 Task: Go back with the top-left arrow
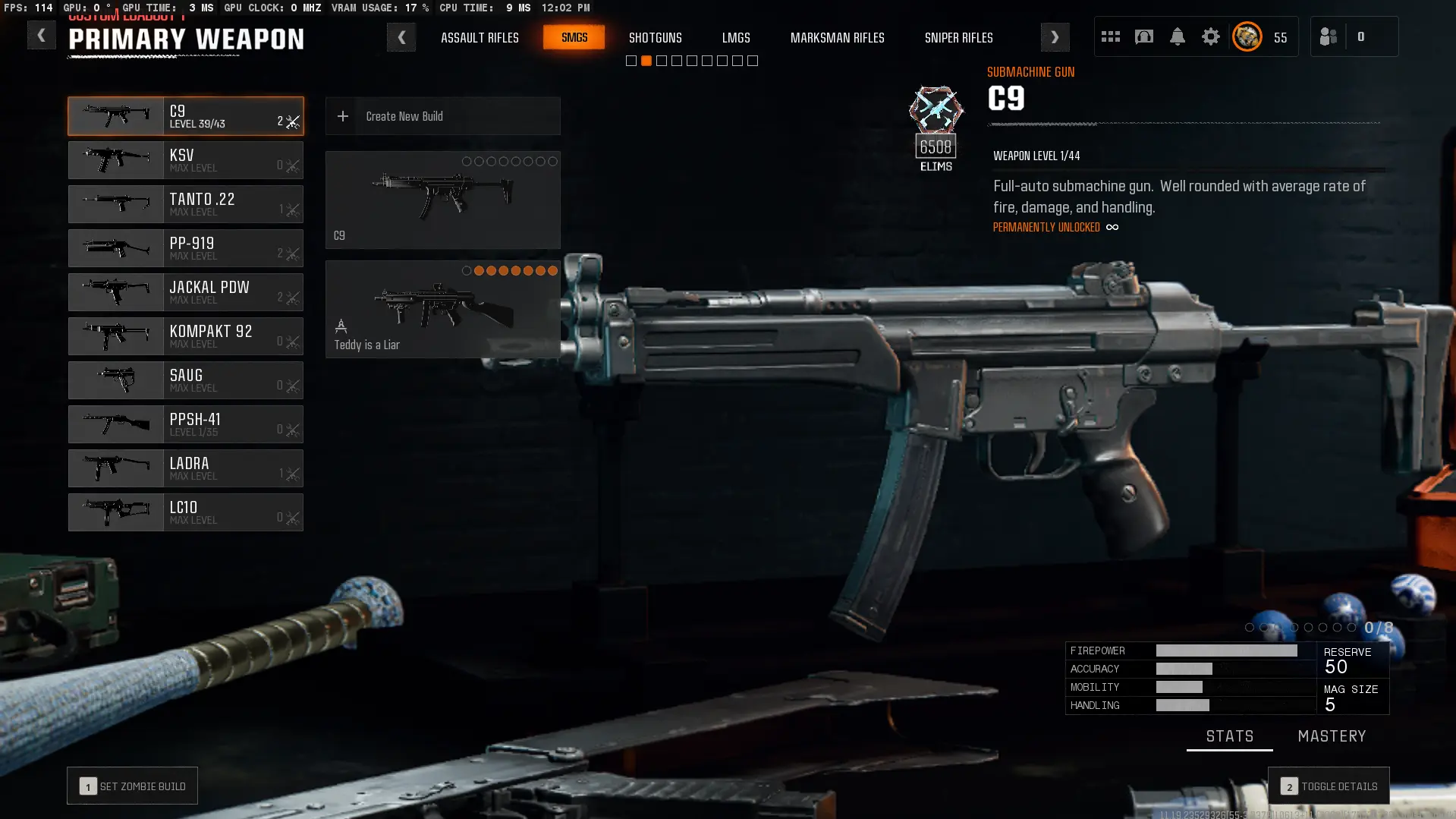coord(41,36)
